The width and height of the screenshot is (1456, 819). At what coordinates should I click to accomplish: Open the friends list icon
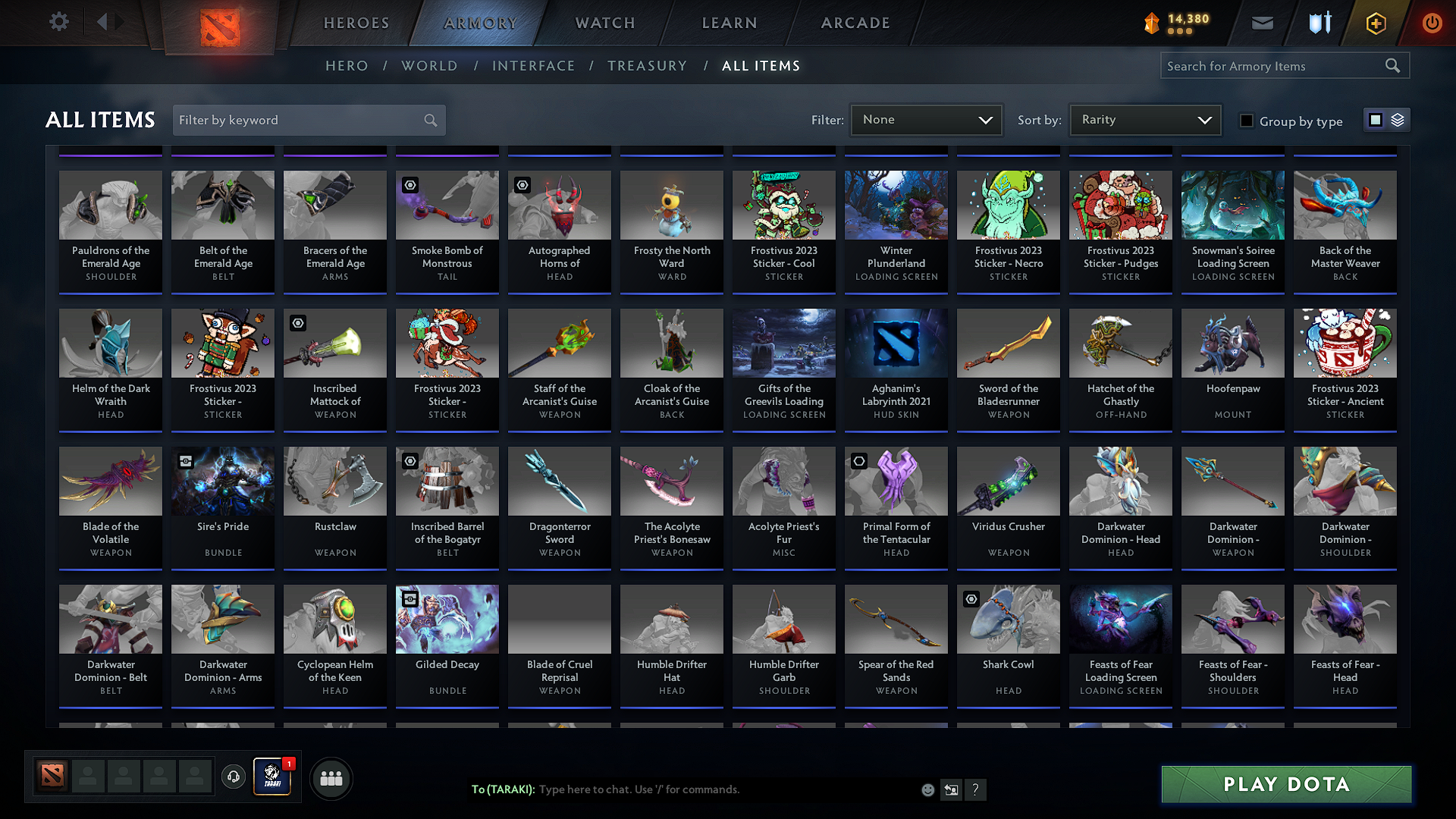coord(330,778)
